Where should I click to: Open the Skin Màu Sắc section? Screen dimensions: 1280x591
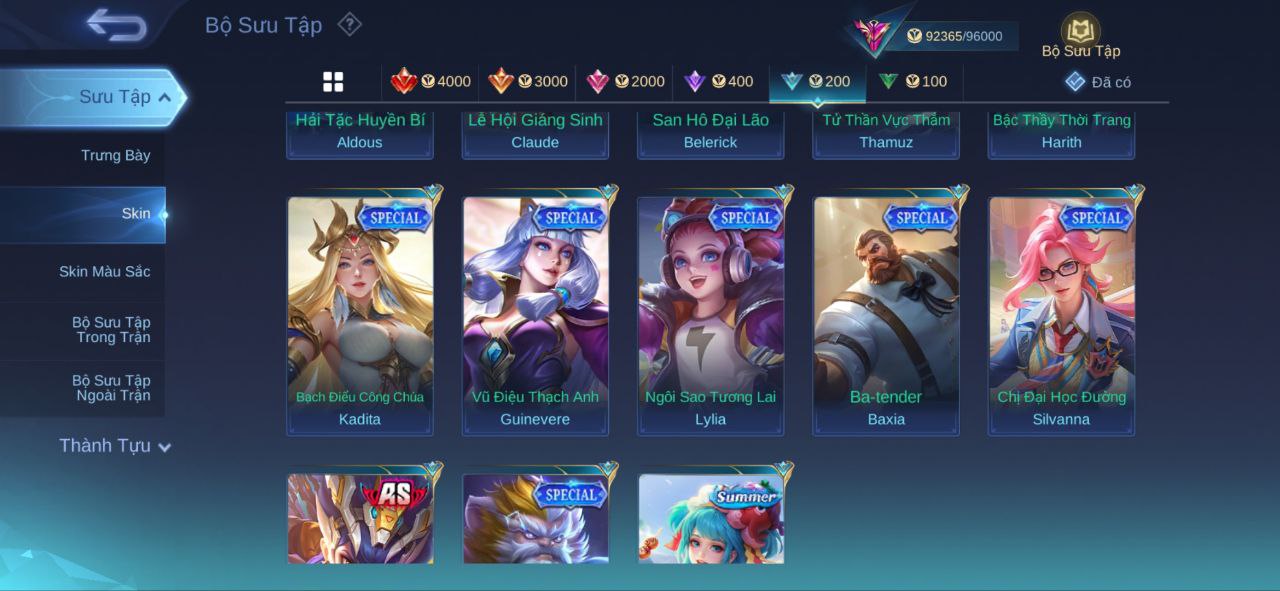(104, 272)
